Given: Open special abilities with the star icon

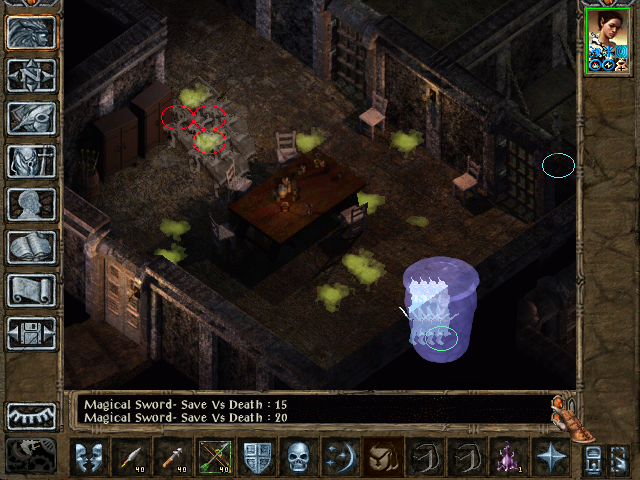Looking at the screenshot, I should point(551,458).
